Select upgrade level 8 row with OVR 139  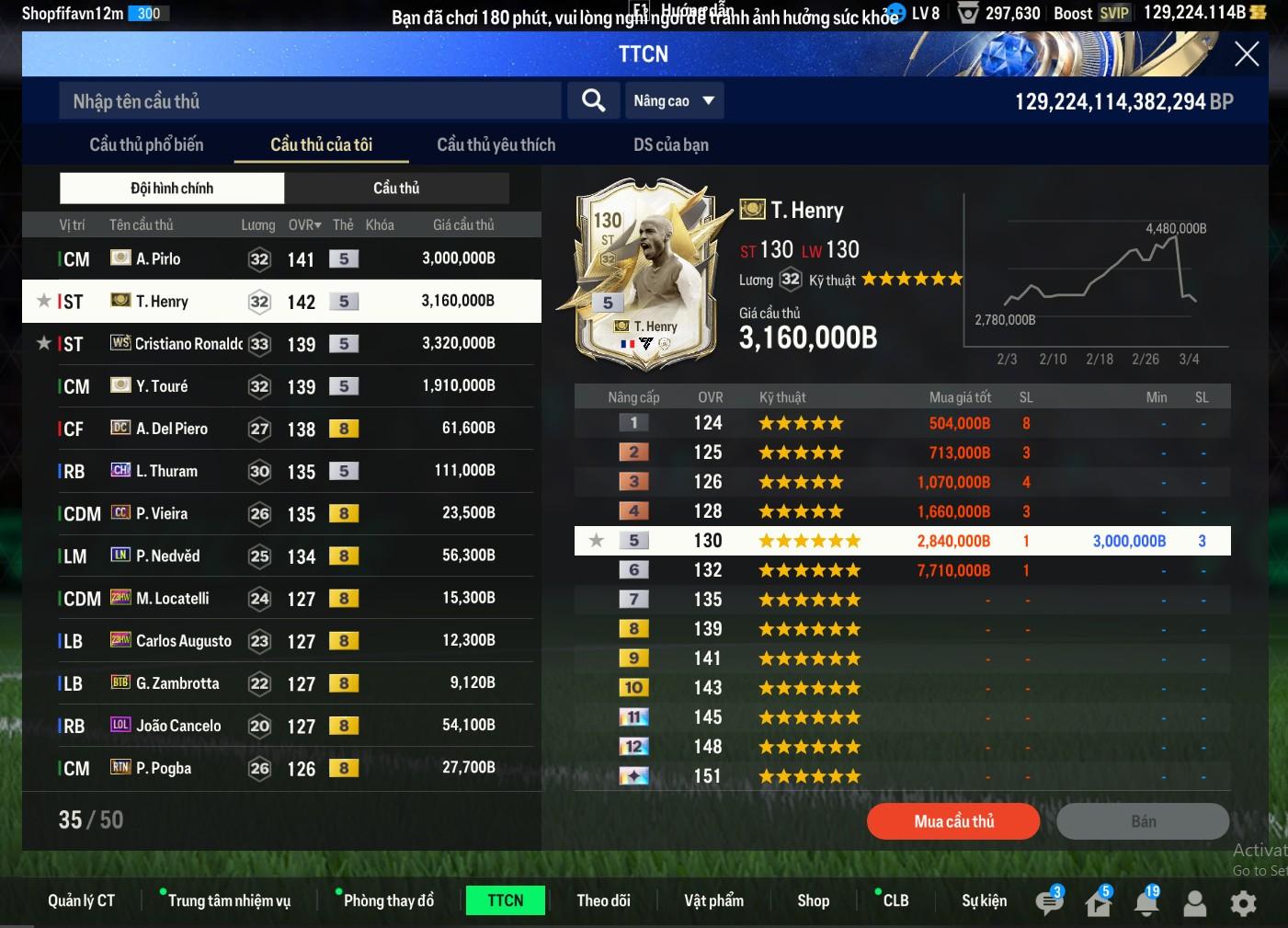pyautogui.click(x=901, y=629)
